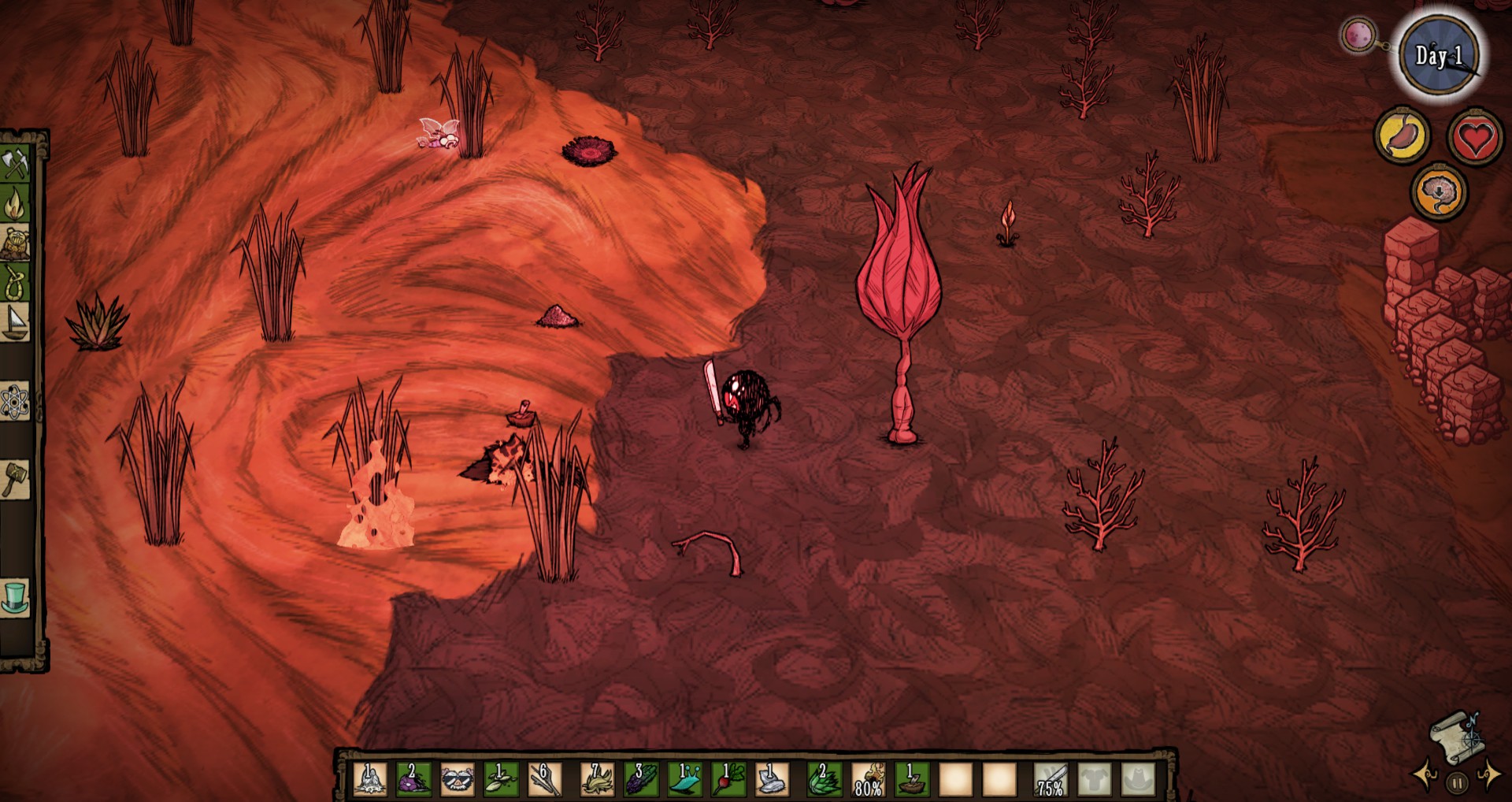Select the twigs stack in inventory
Viewport: 1512px width, 802px height.
point(545,779)
